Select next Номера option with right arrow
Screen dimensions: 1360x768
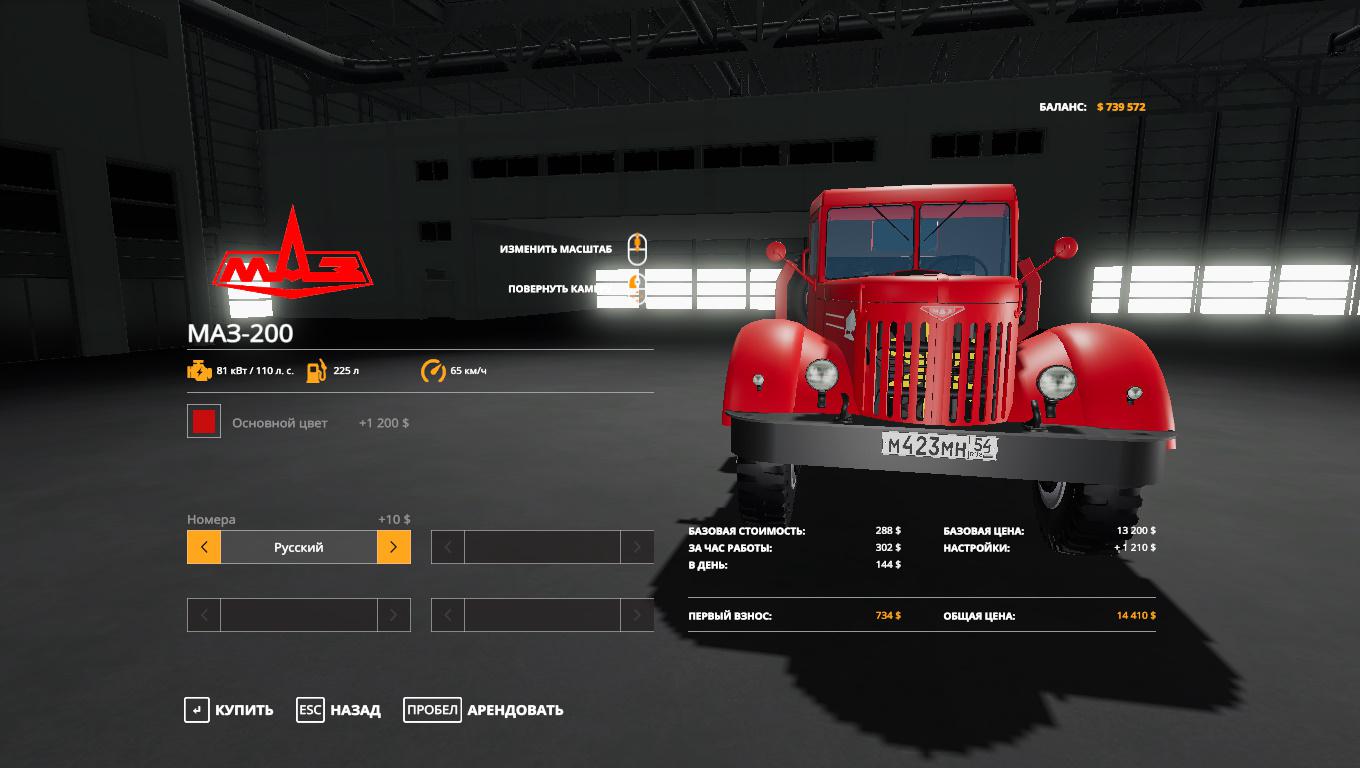pos(394,547)
